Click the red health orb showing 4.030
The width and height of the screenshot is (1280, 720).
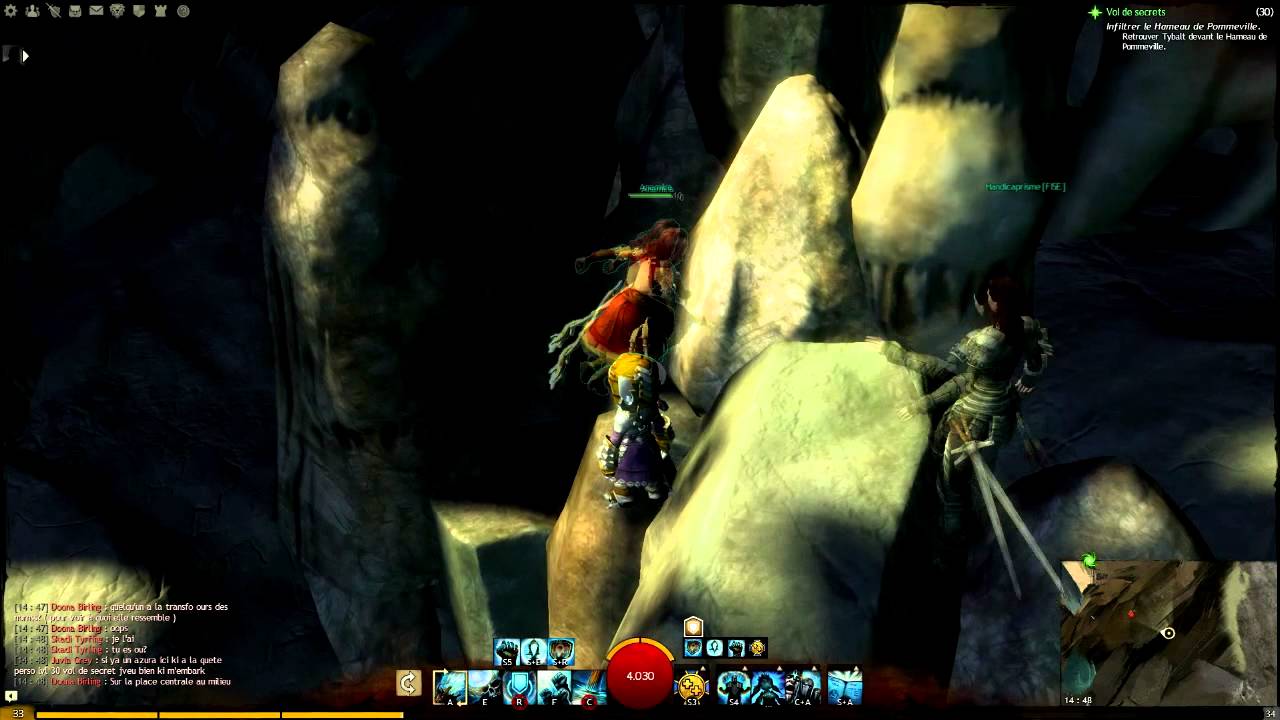[640, 676]
